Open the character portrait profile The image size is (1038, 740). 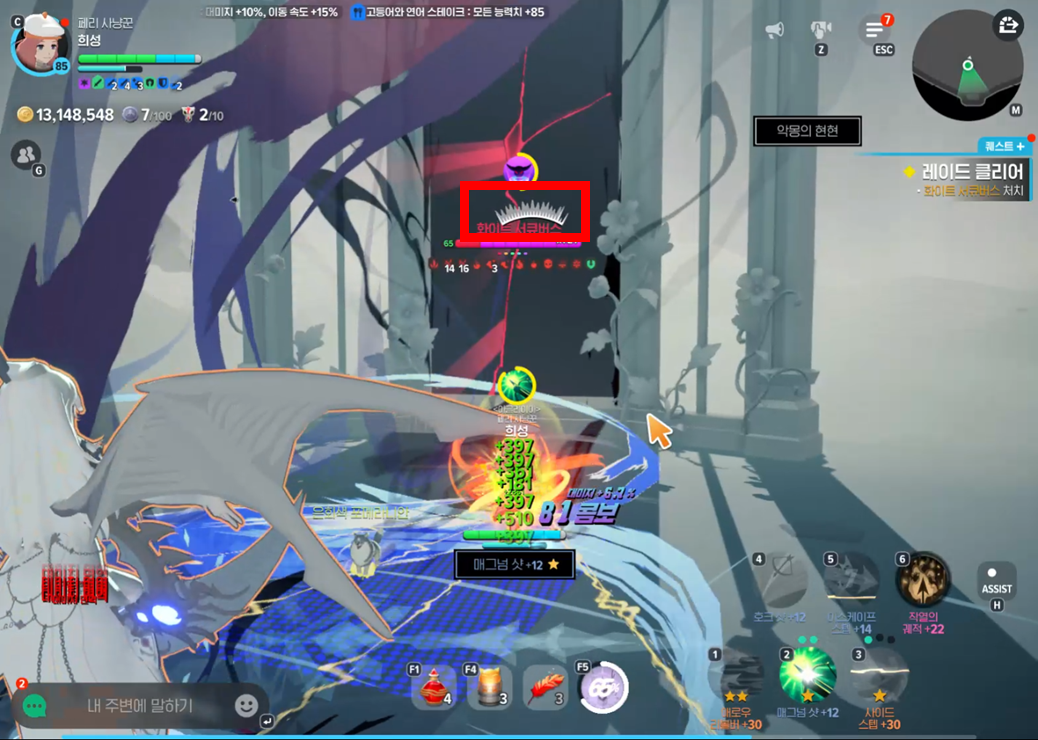41,43
